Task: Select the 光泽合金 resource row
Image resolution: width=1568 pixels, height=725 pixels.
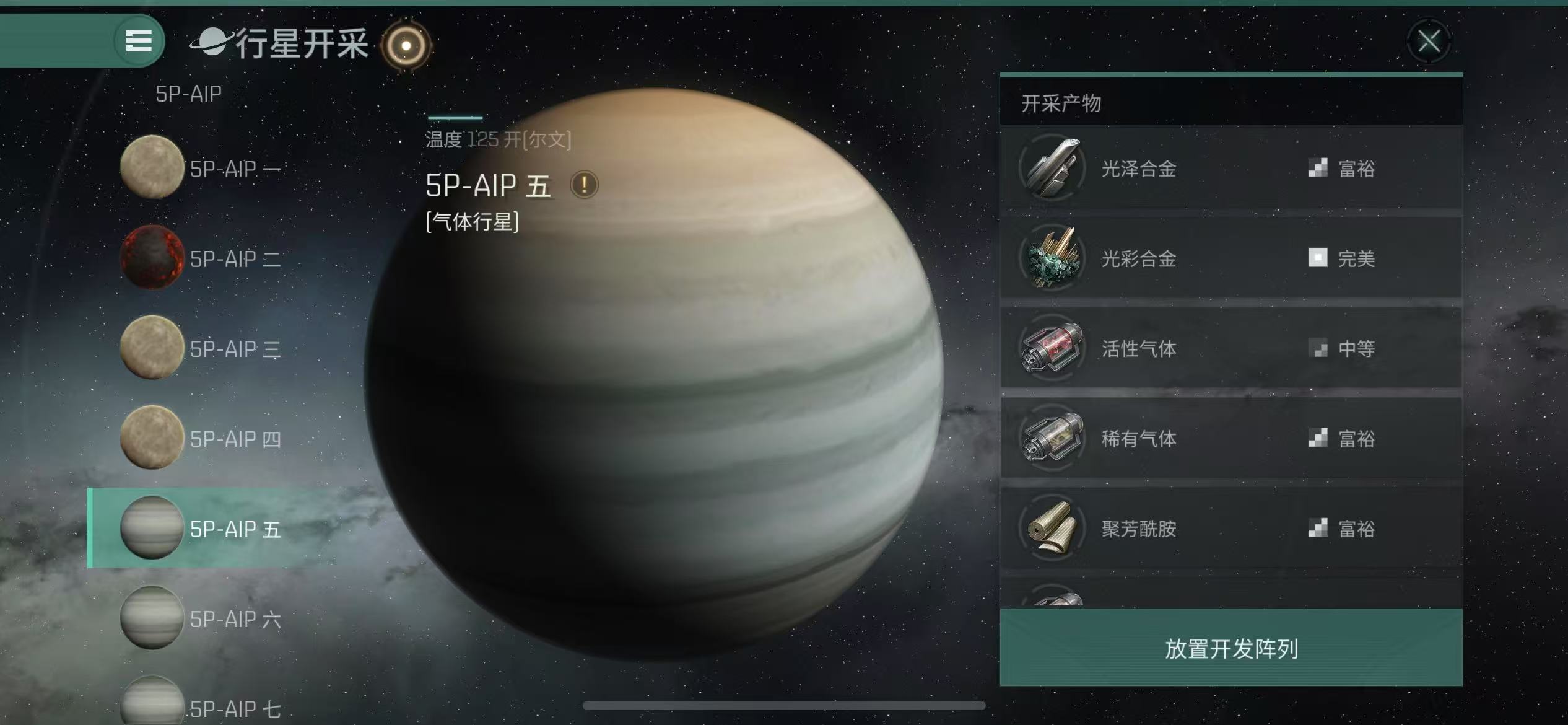Action: (x=1230, y=168)
